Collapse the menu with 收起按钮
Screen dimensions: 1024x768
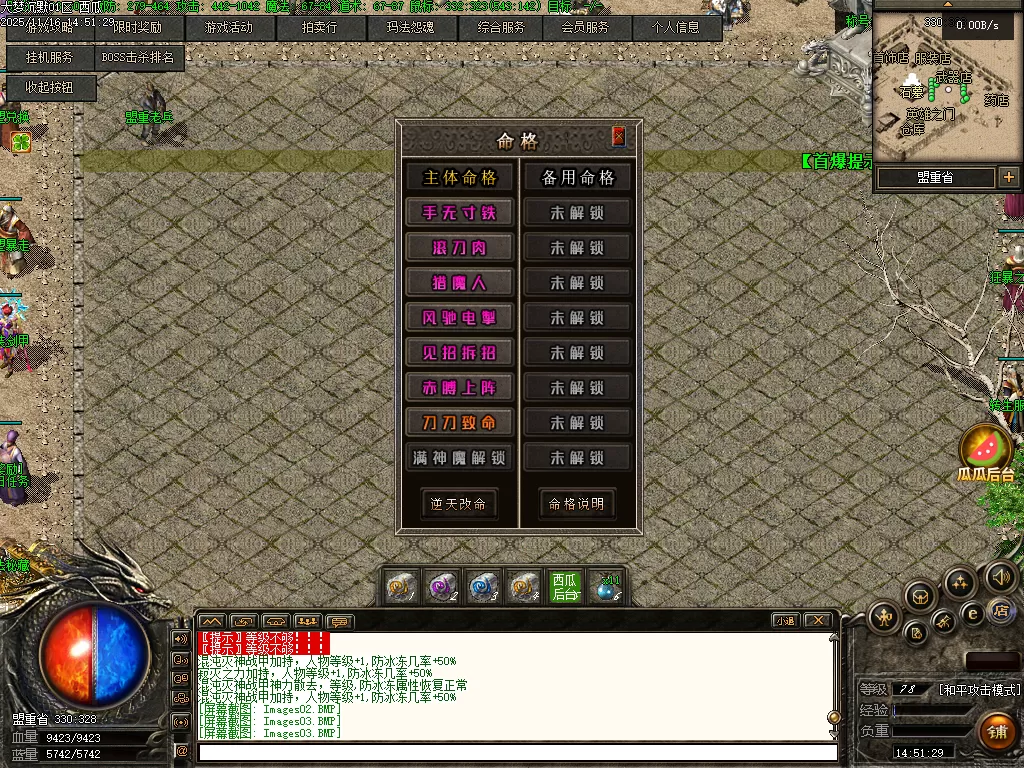tap(50, 88)
